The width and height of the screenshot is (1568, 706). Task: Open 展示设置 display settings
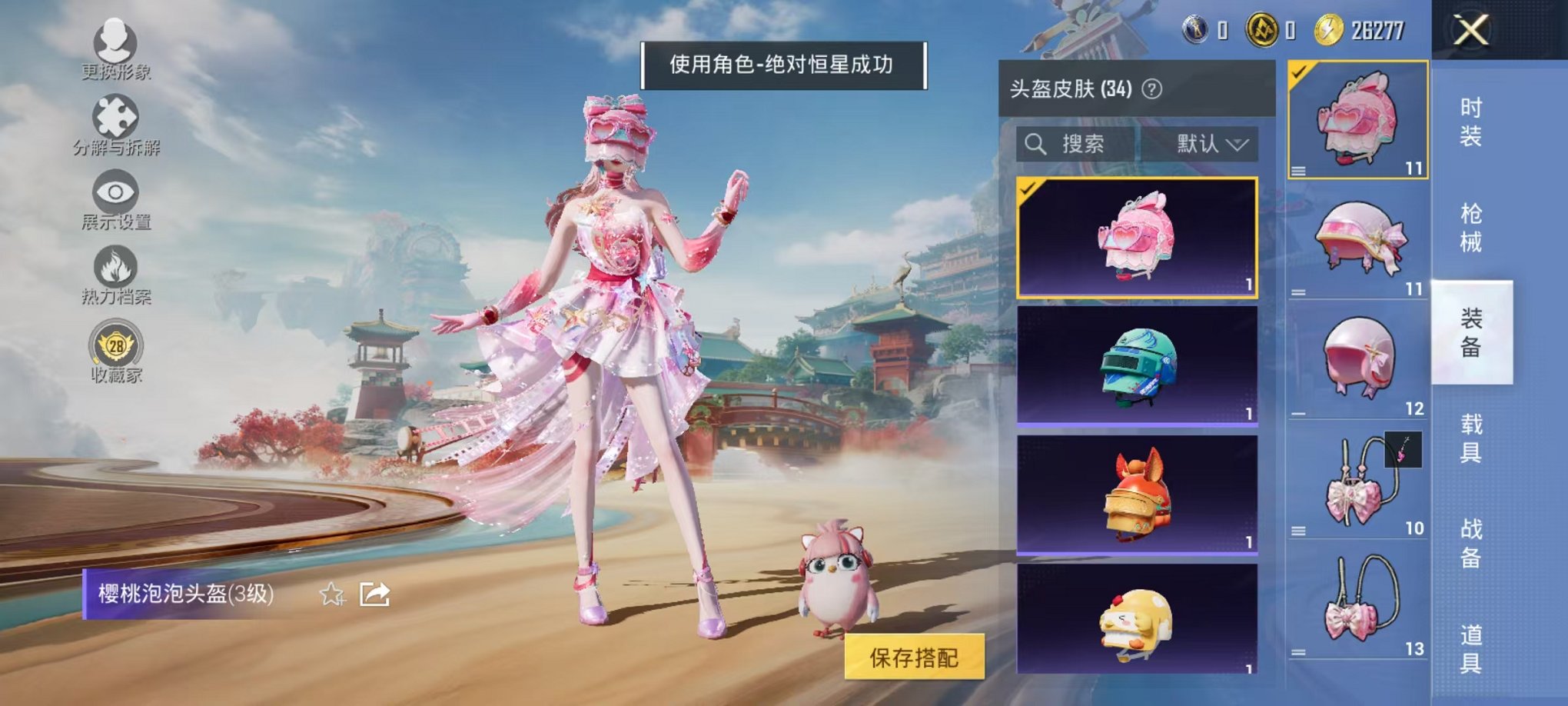tap(114, 192)
